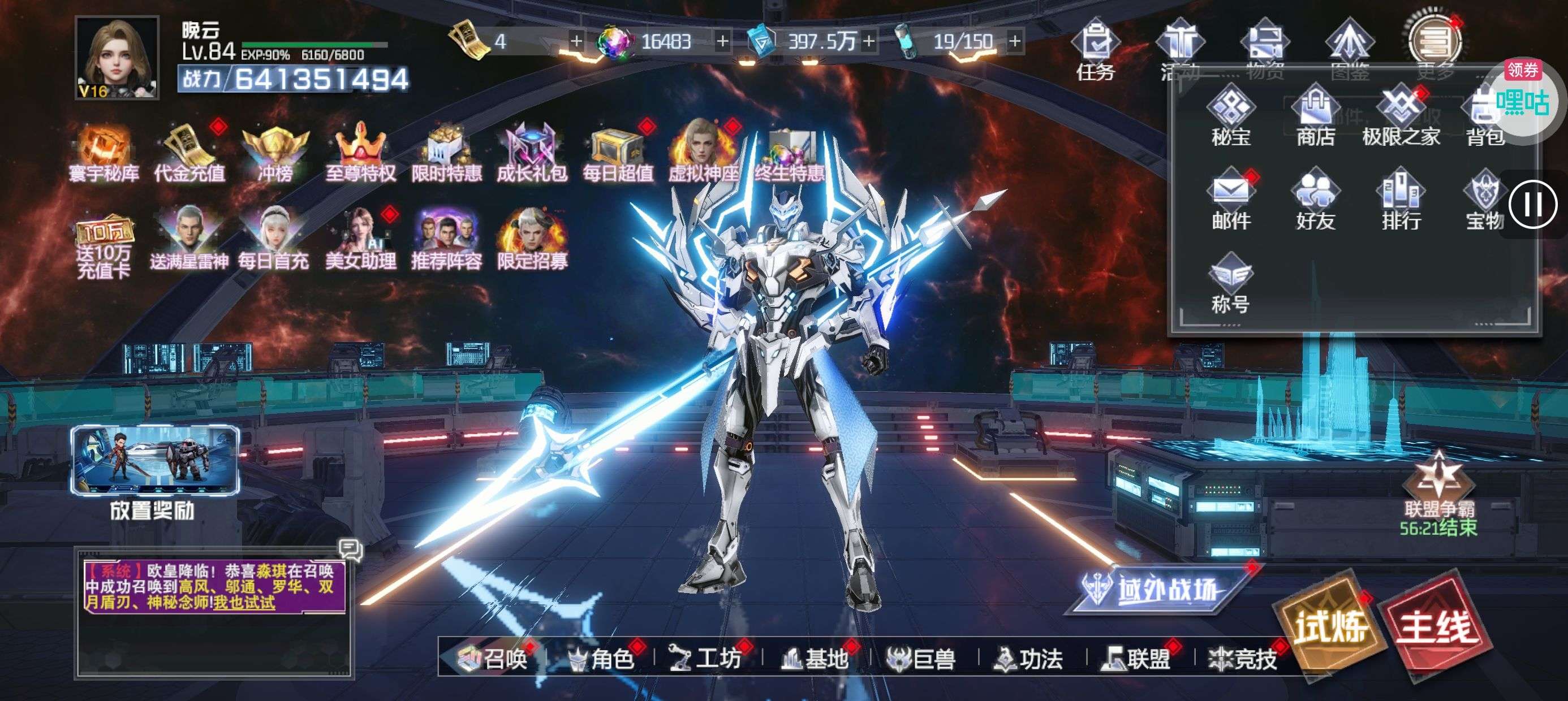
Task: Open the 邮件 mailbox
Action: 1231,200
